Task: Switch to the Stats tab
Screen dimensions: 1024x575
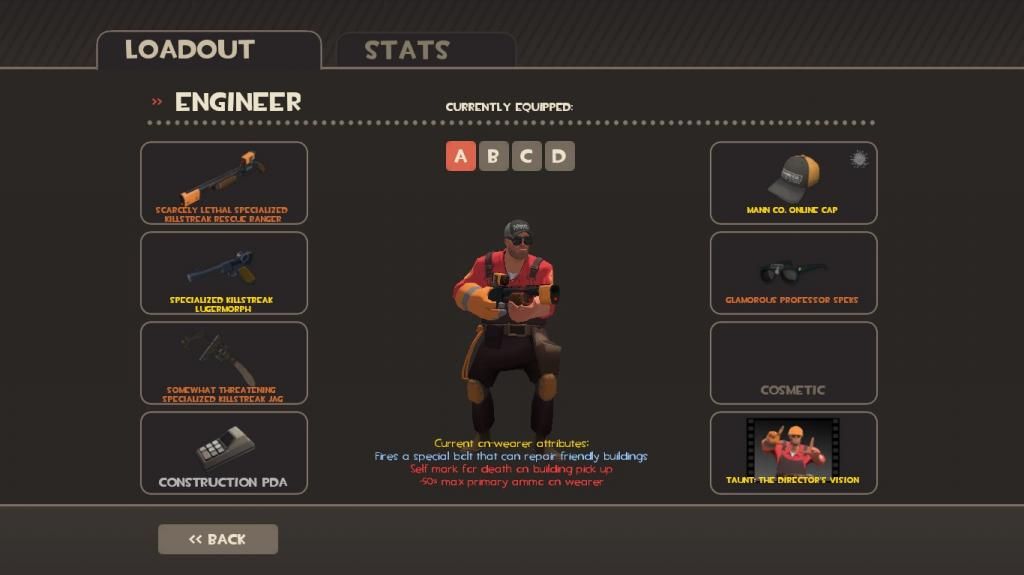Action: click(406, 50)
